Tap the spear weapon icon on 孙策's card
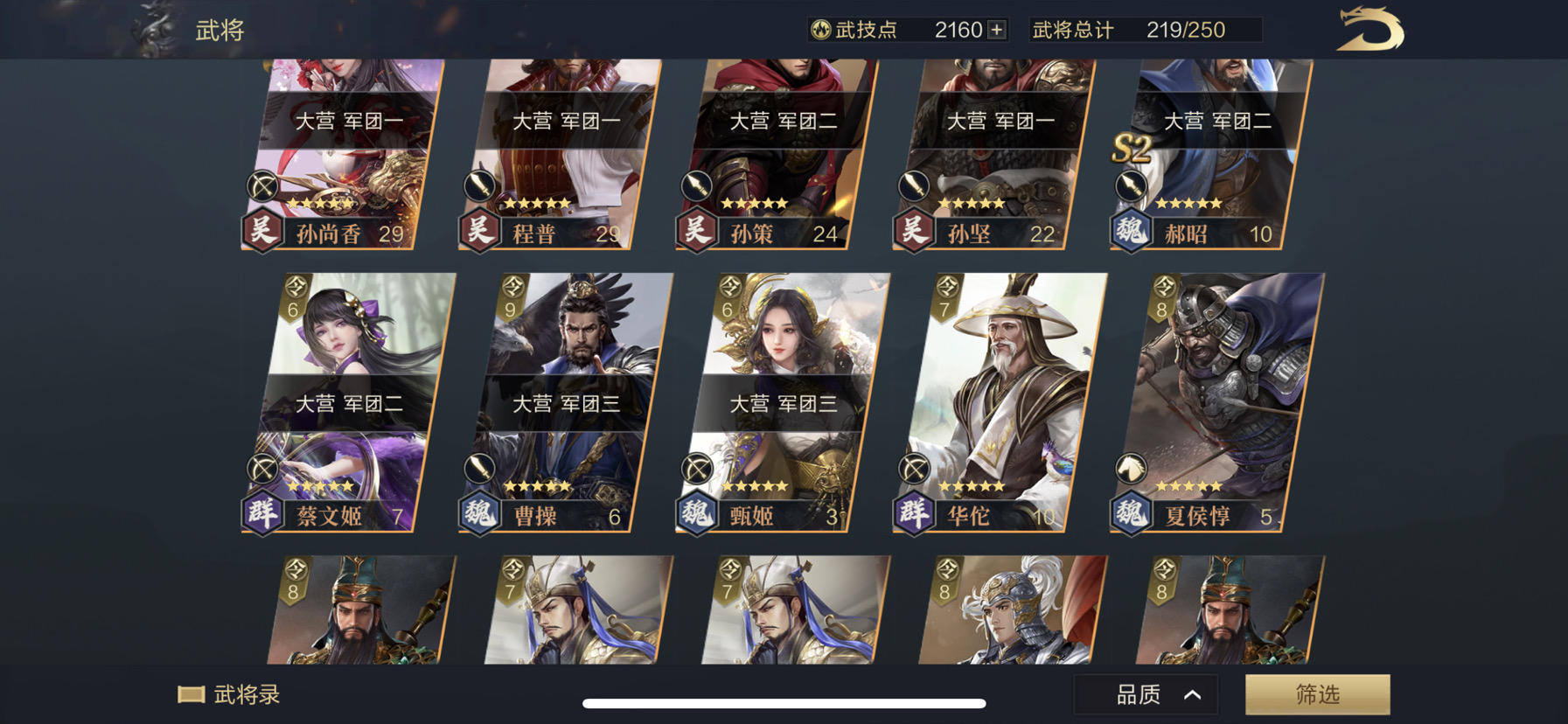1568x724 pixels. pos(695,185)
